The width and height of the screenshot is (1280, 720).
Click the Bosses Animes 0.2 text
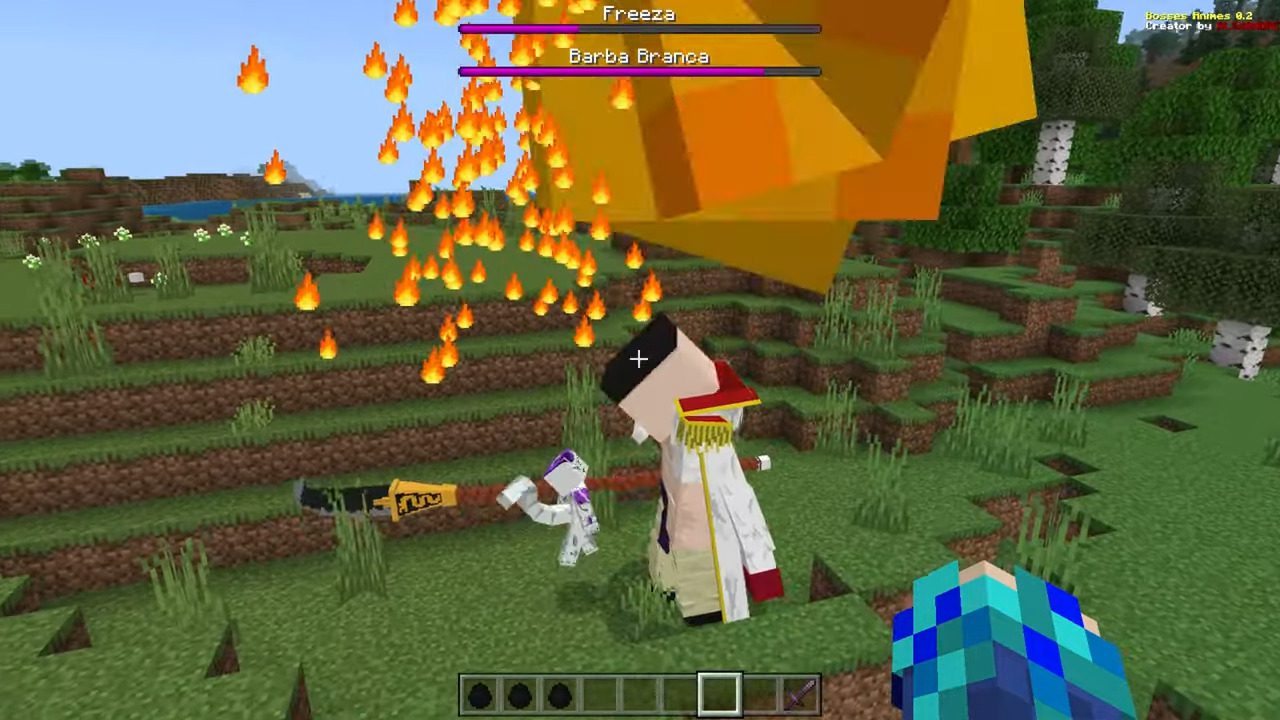[1199, 15]
